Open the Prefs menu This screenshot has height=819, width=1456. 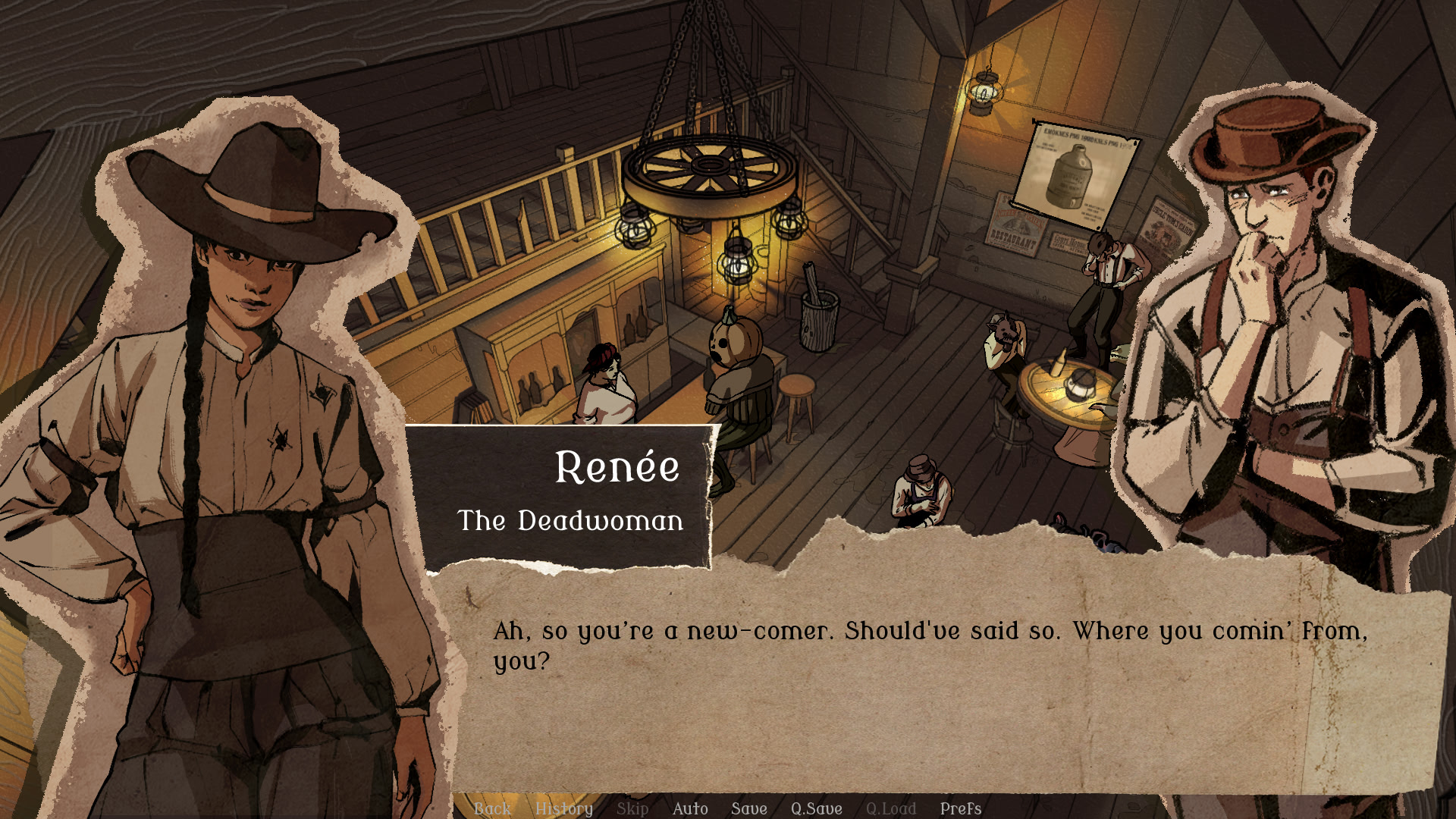tap(960, 808)
